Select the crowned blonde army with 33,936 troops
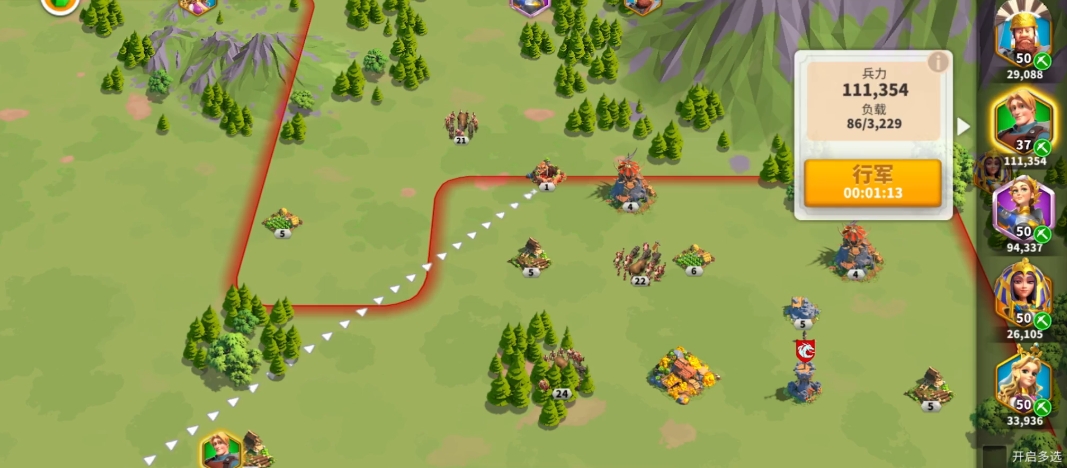Viewport: 1067px width, 468px height. 1023,382
